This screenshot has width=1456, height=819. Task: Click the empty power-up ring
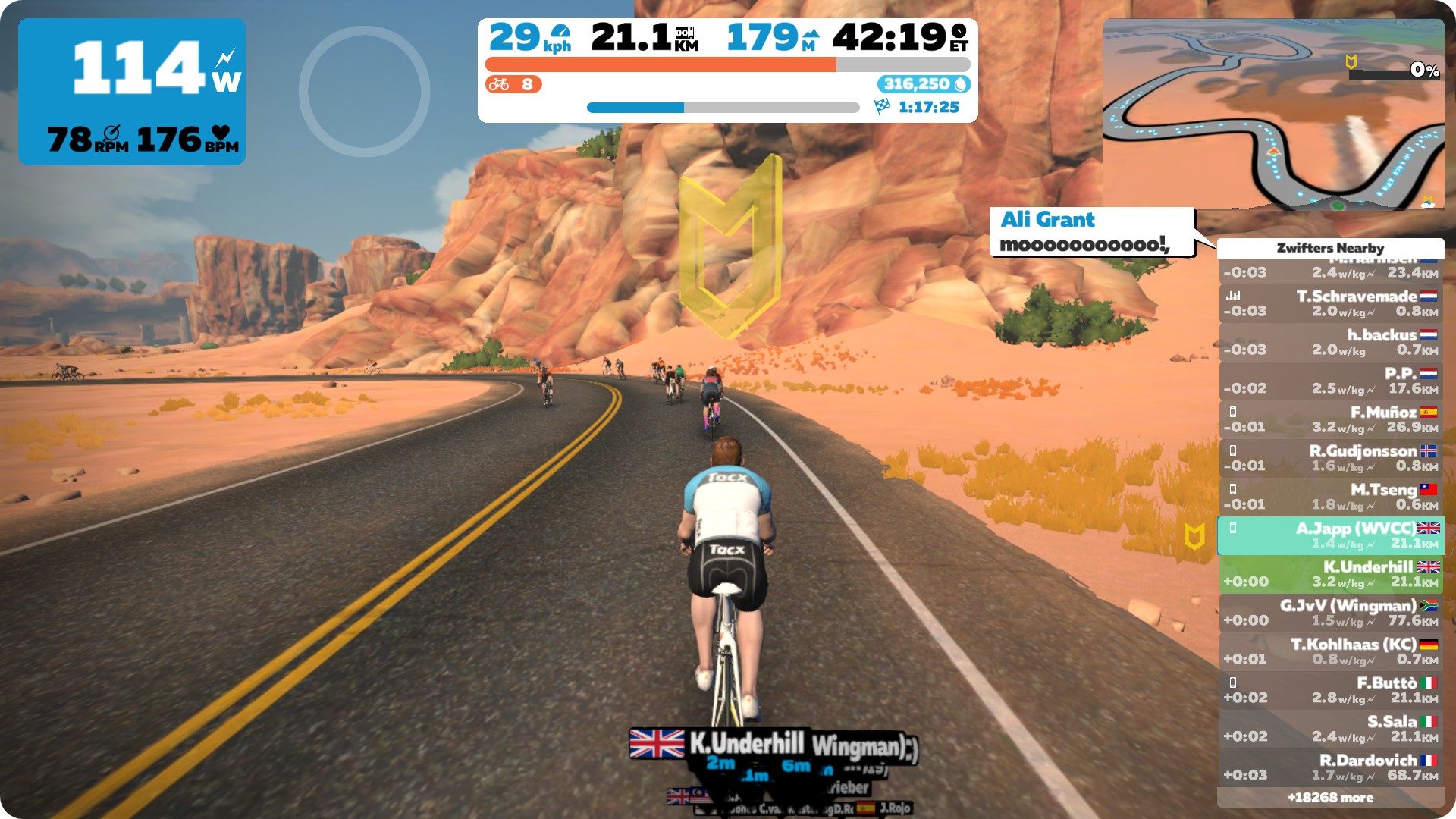(364, 91)
